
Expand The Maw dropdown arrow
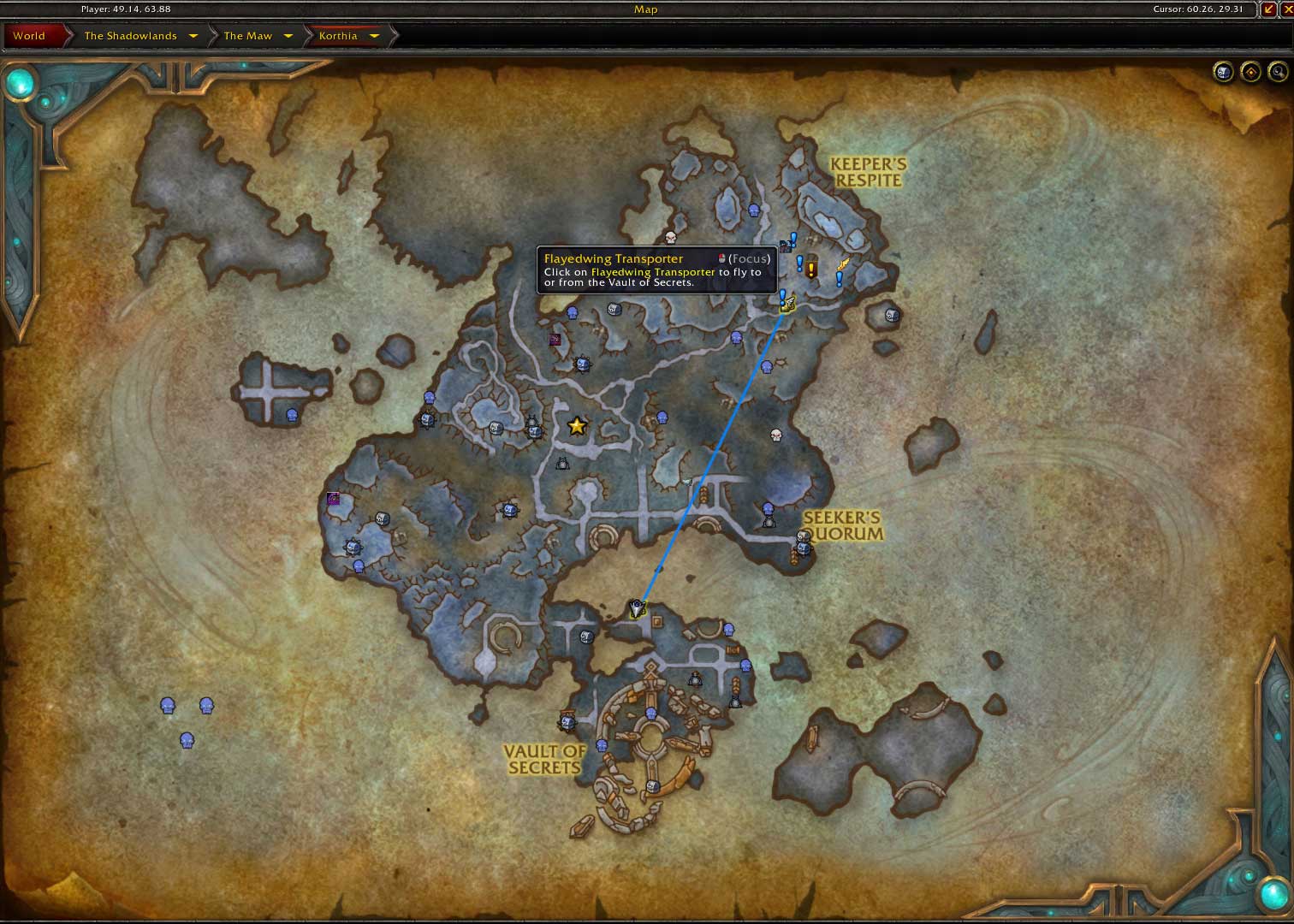click(x=288, y=36)
